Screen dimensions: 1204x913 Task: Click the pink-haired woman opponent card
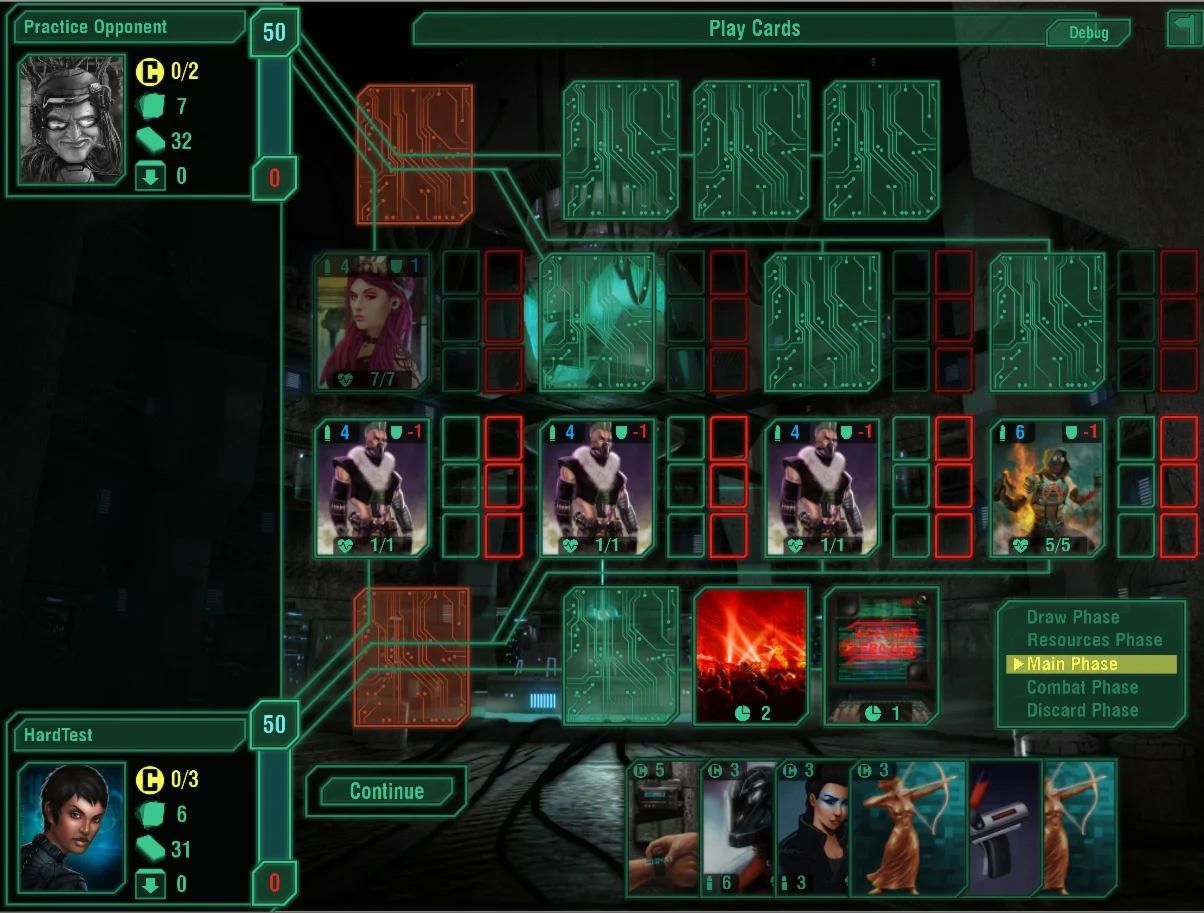pyautogui.click(x=372, y=321)
